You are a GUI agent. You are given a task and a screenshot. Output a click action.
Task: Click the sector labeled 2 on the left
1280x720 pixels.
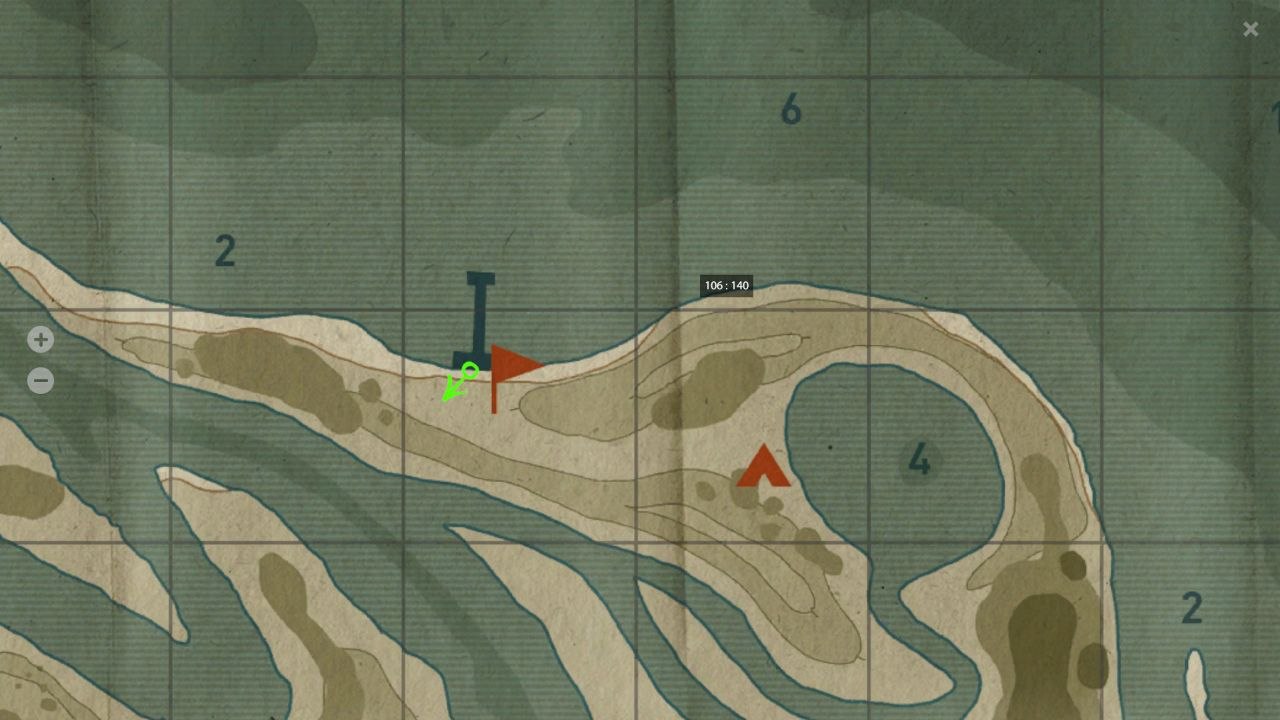coord(224,250)
